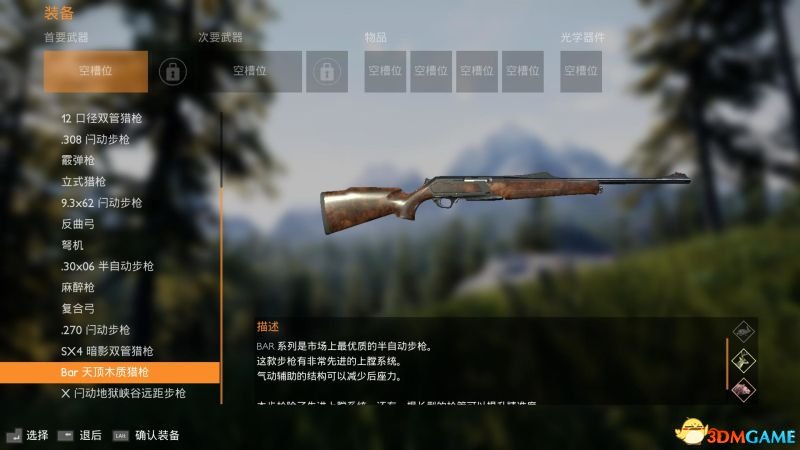The width and height of the screenshot is (800, 450).
Task: Click the highlighted Bar 天顶木质猎枪 entry
Action: (x=110, y=372)
